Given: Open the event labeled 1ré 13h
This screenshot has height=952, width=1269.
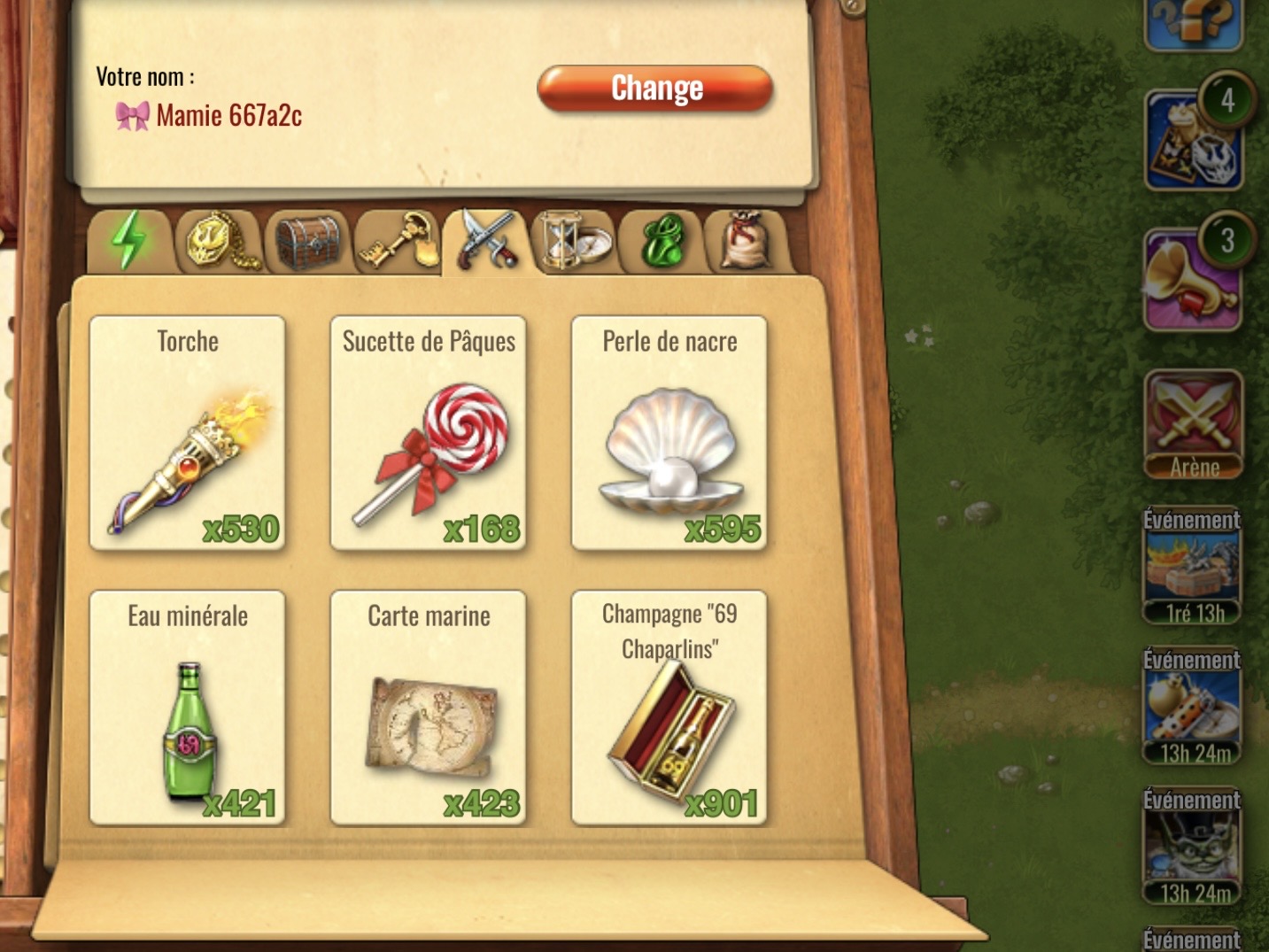Looking at the screenshot, I should click(x=1192, y=569).
